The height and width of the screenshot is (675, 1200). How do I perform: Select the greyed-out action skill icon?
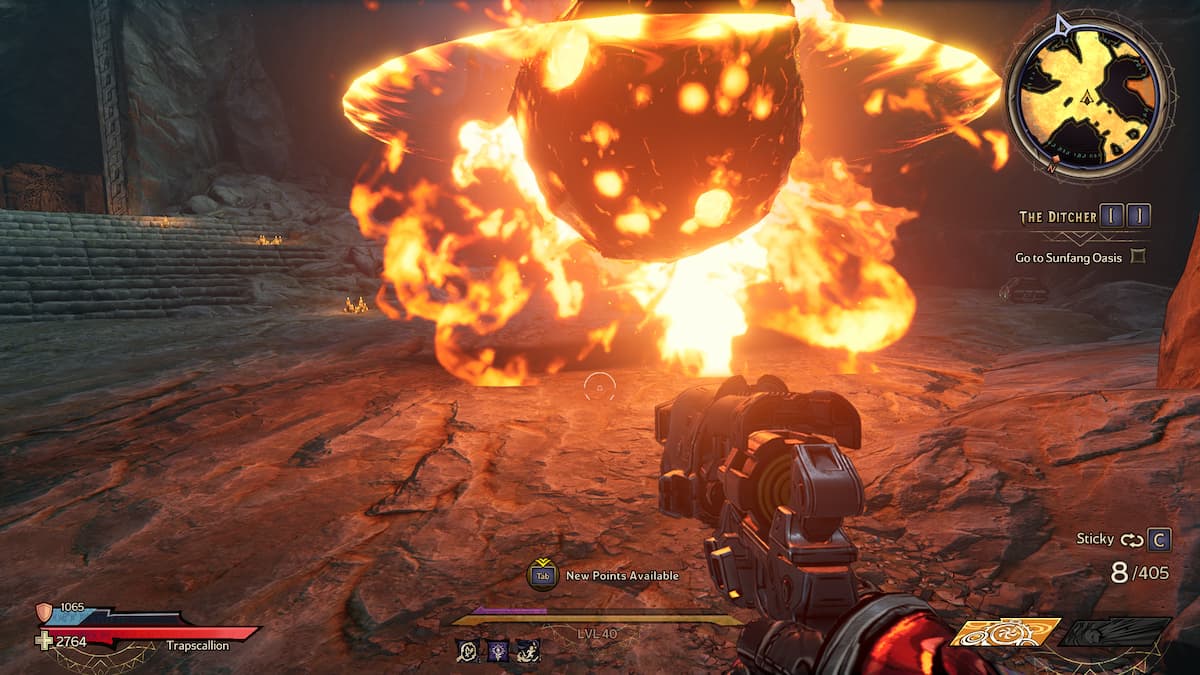point(1115,632)
